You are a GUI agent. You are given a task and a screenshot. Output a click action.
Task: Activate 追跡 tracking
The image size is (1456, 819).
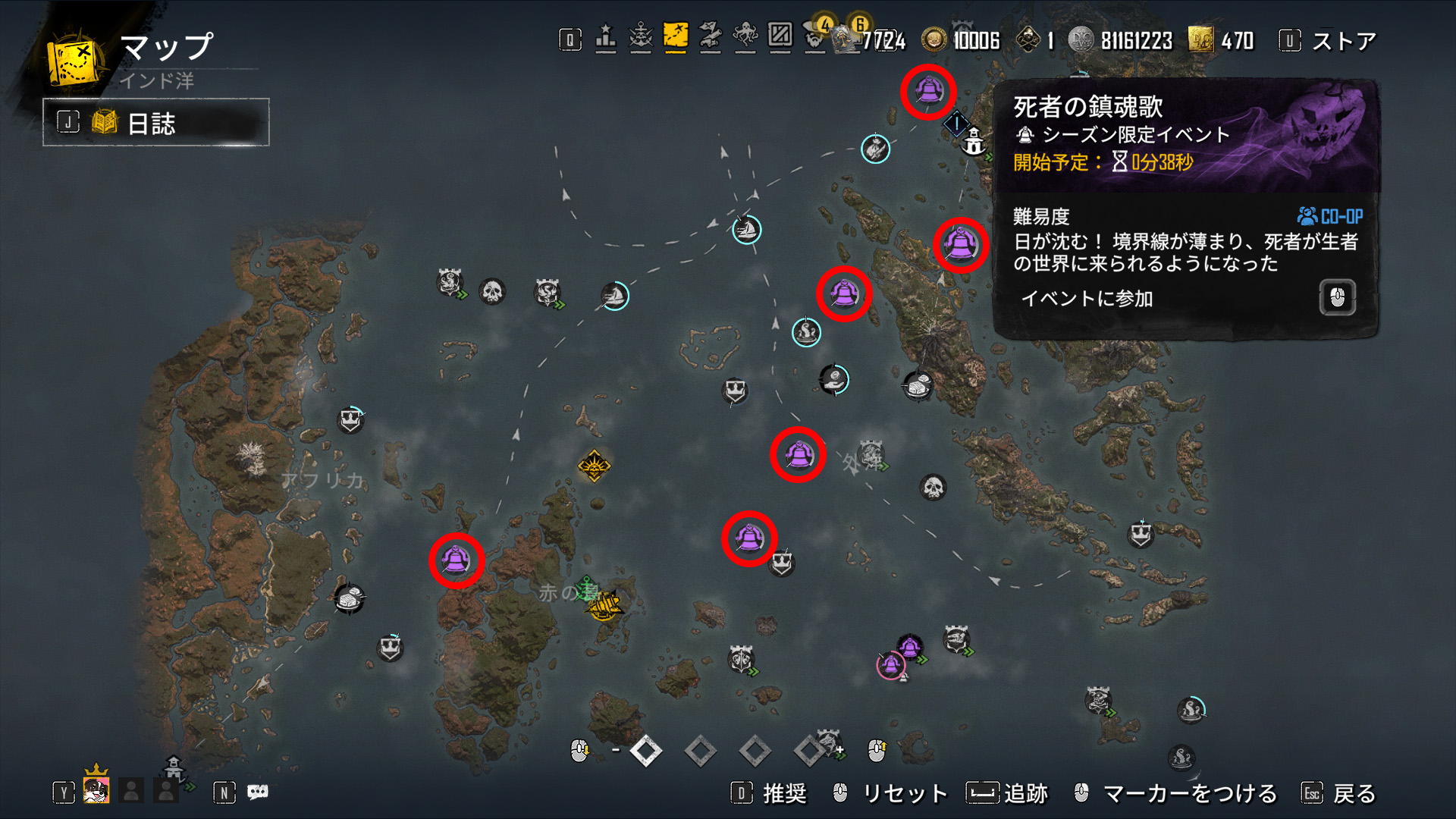[1025, 793]
